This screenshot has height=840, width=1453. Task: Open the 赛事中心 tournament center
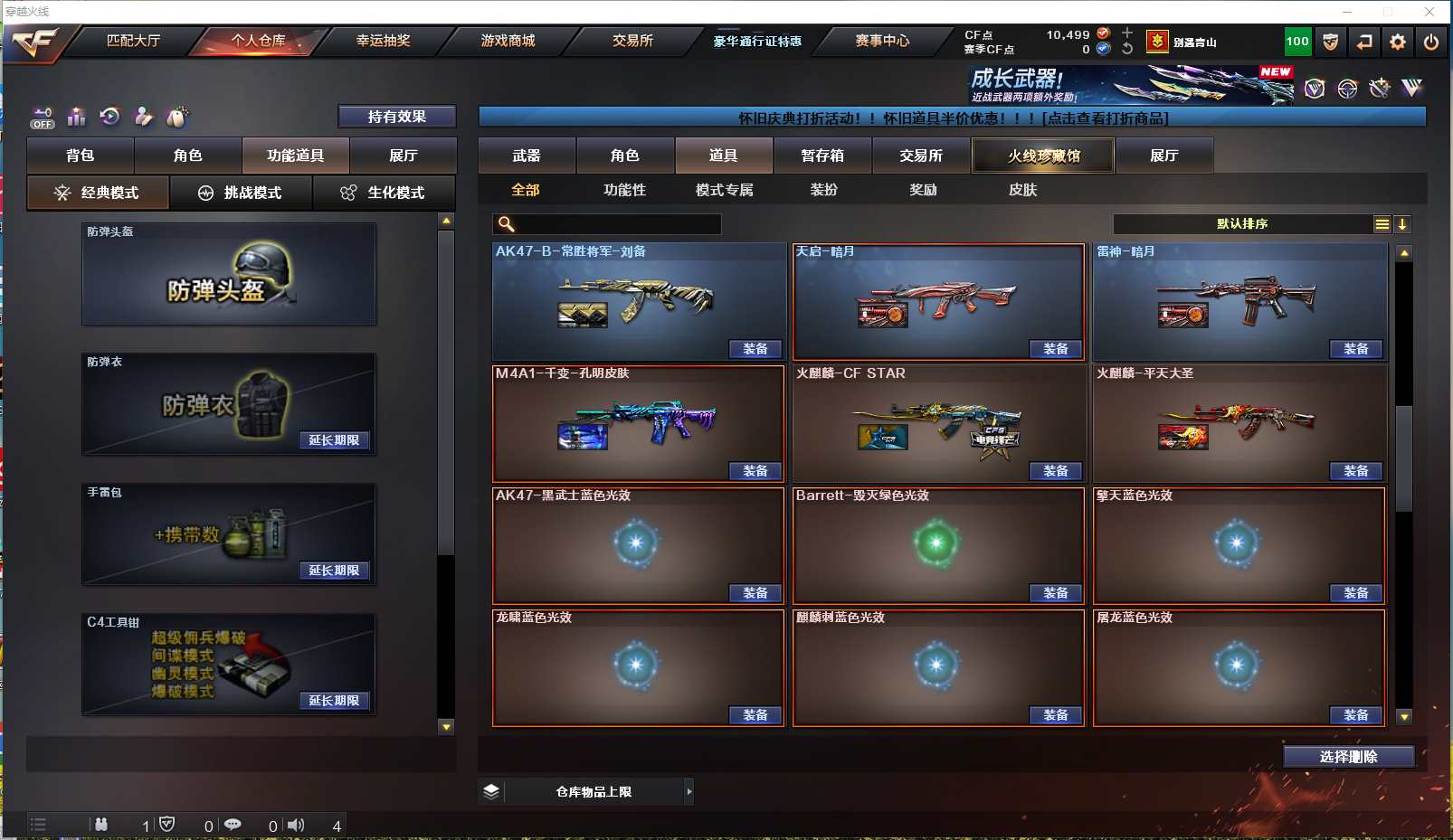tap(882, 41)
